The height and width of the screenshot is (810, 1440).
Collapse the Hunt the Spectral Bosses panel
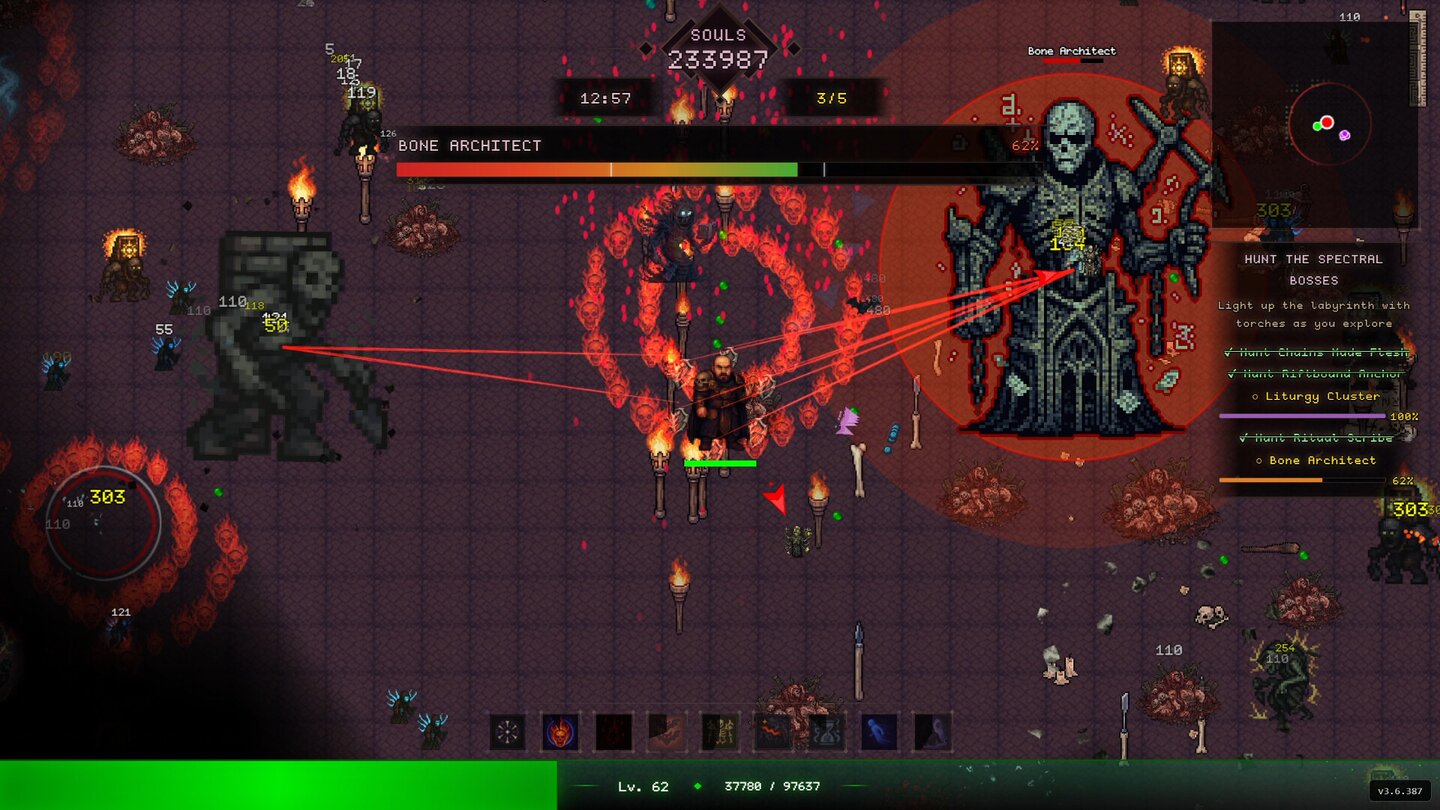click(1313, 267)
